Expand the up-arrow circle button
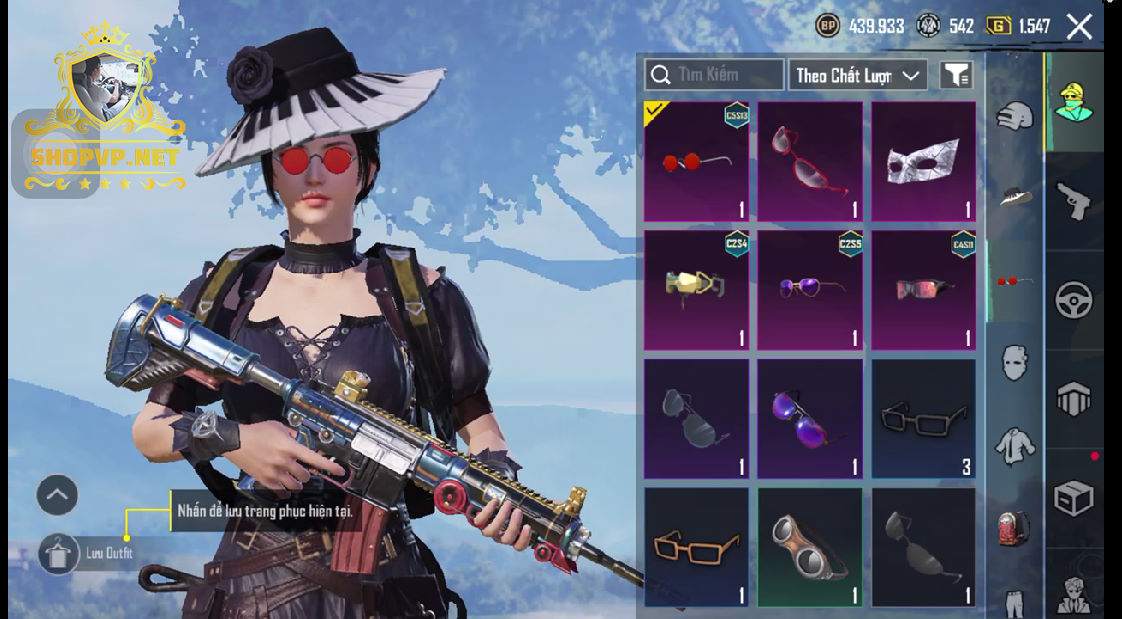1122x619 pixels. pos(57,494)
